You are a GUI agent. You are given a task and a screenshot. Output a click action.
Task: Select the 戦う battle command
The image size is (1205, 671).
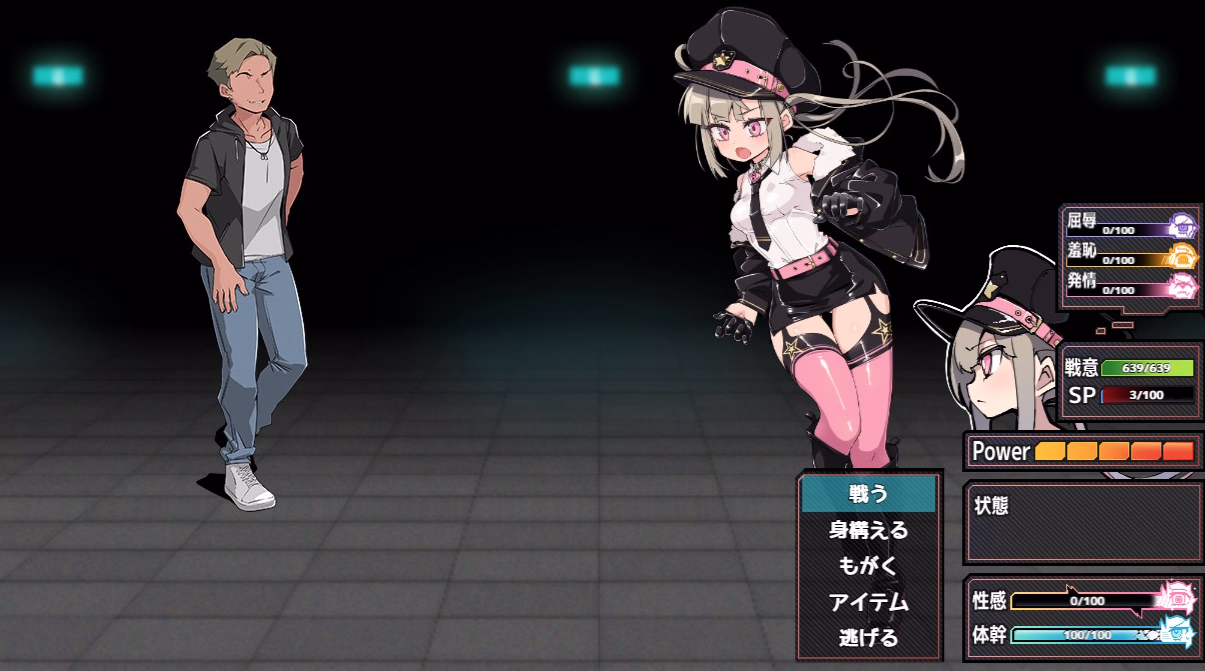coord(868,493)
